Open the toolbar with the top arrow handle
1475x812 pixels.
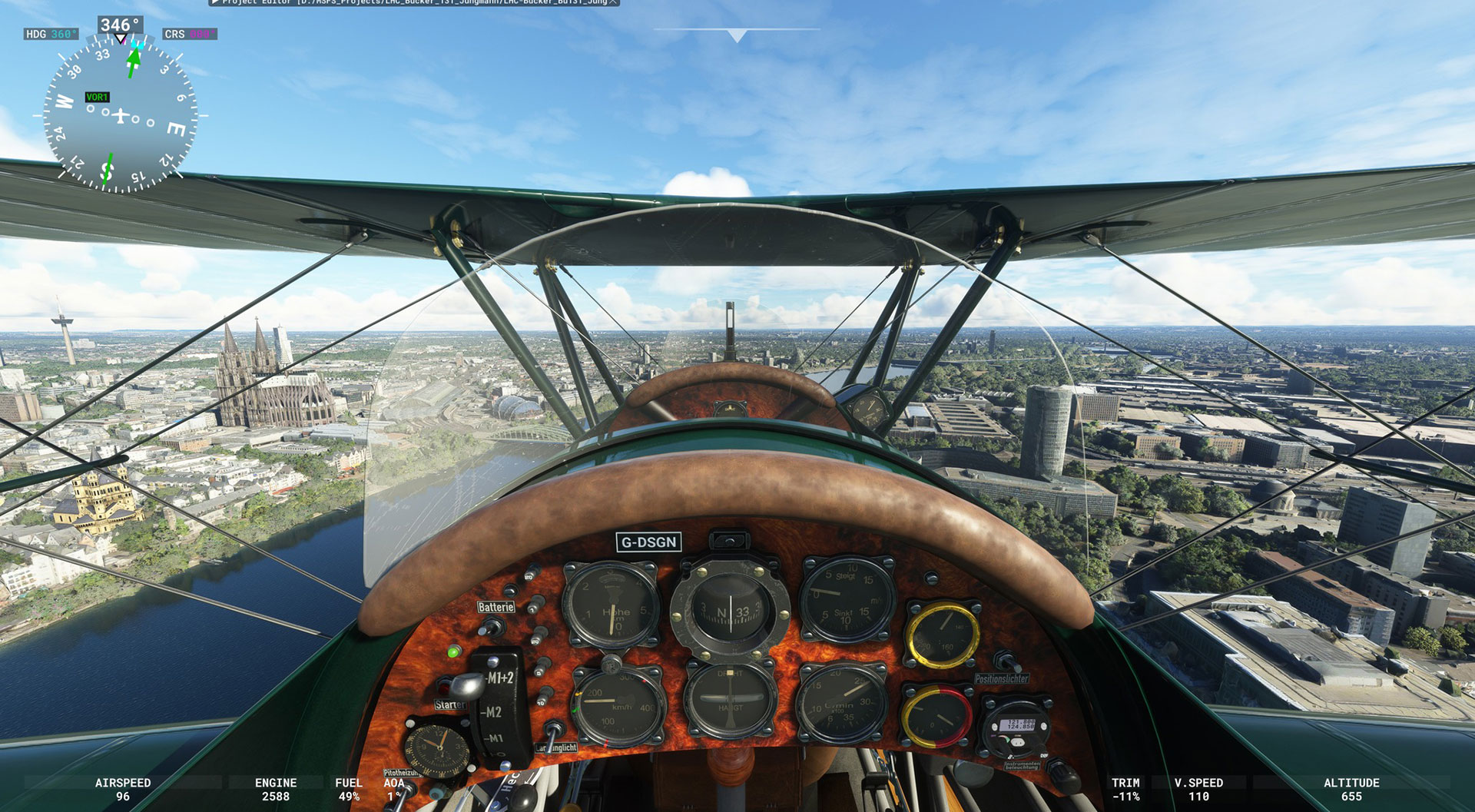click(x=737, y=35)
